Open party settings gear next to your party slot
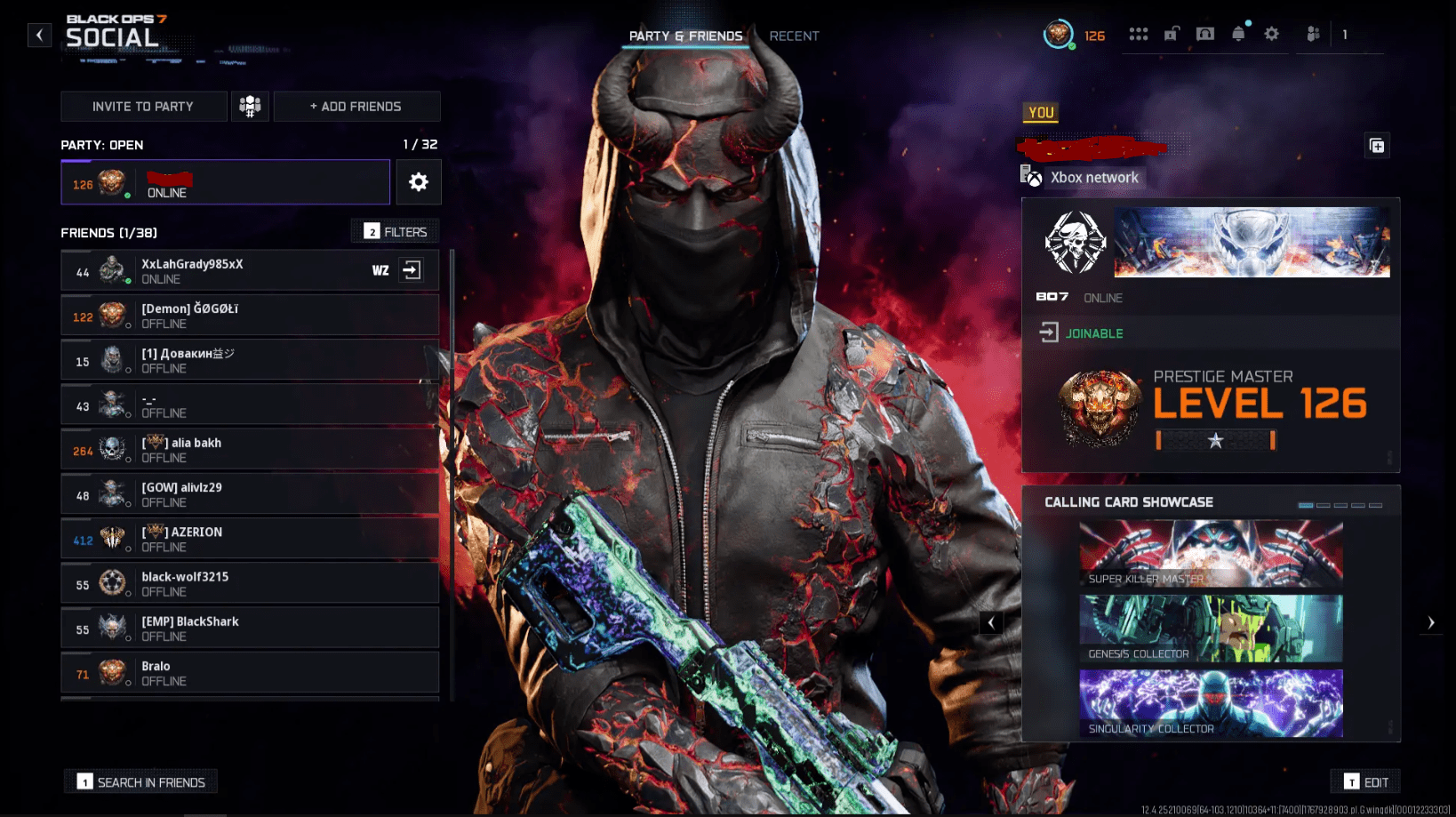This screenshot has height=817, width=1456. 418,181
